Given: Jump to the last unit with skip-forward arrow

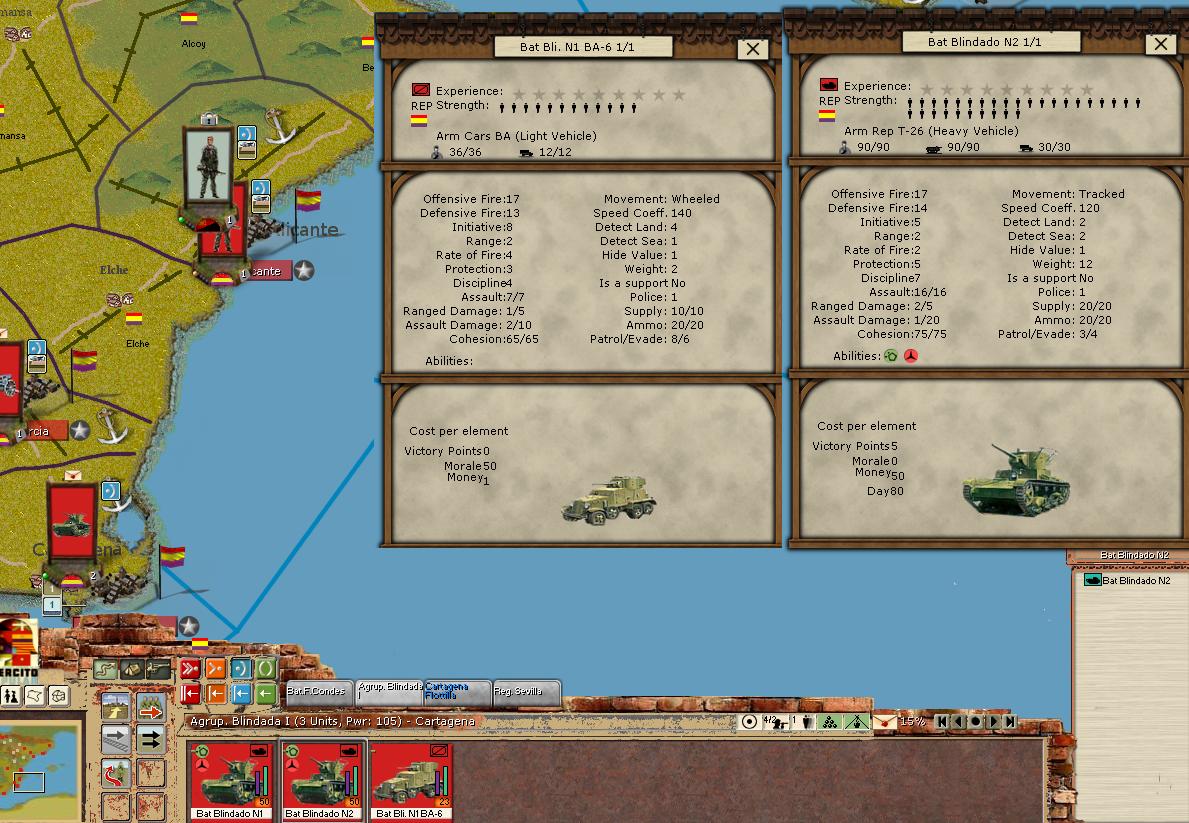Looking at the screenshot, I should [x=1011, y=721].
